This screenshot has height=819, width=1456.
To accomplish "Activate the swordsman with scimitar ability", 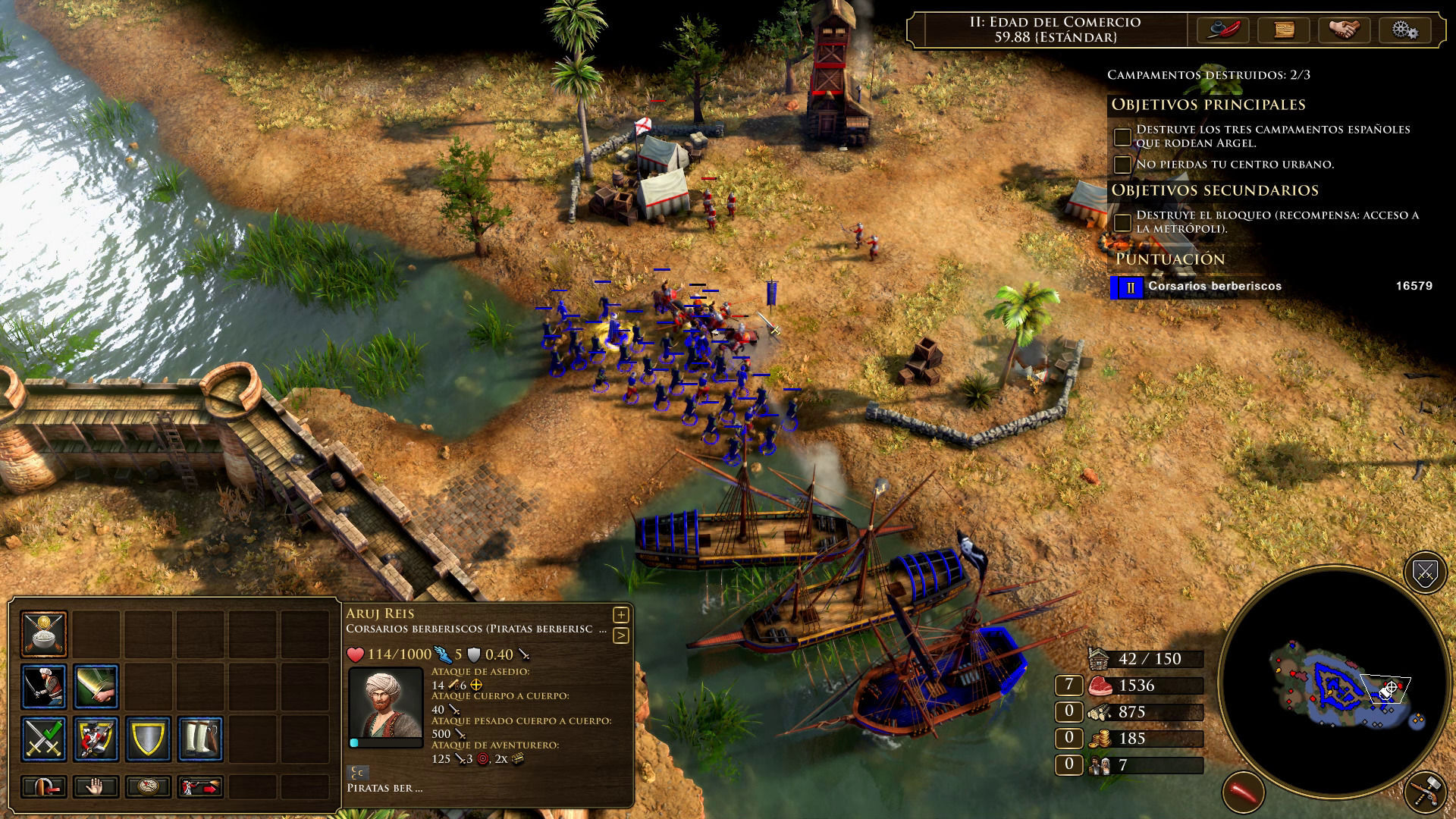I will [x=44, y=686].
